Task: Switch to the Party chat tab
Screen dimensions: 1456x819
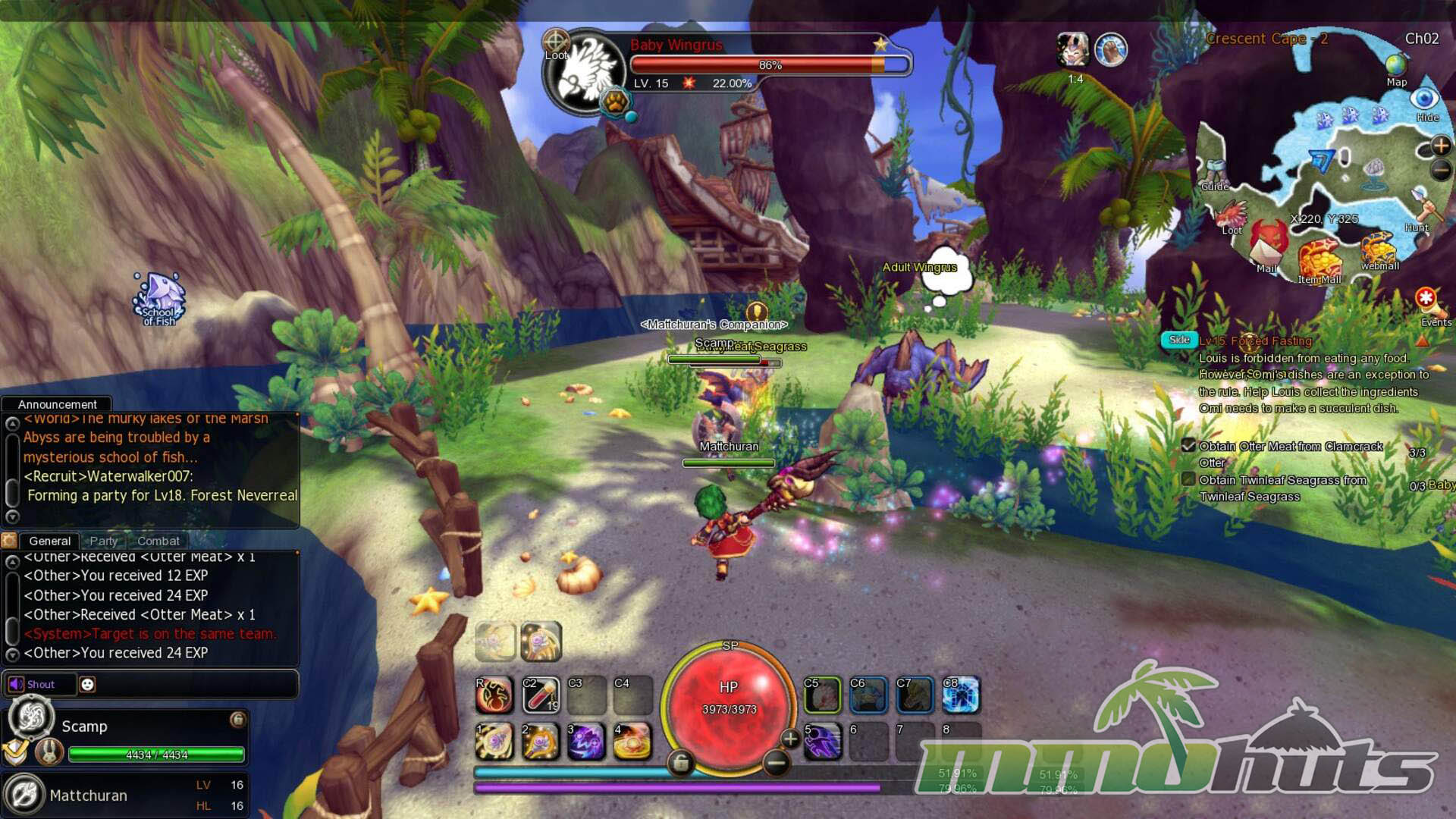Action: click(104, 541)
